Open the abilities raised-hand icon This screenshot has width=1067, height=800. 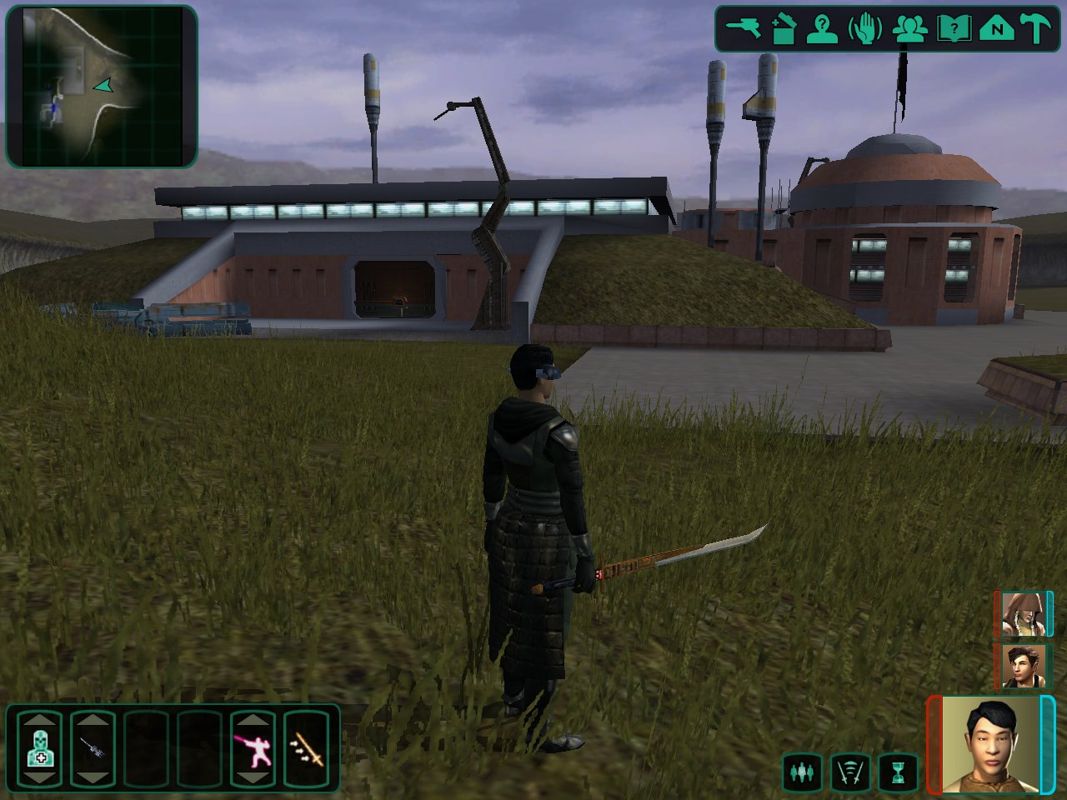point(865,28)
